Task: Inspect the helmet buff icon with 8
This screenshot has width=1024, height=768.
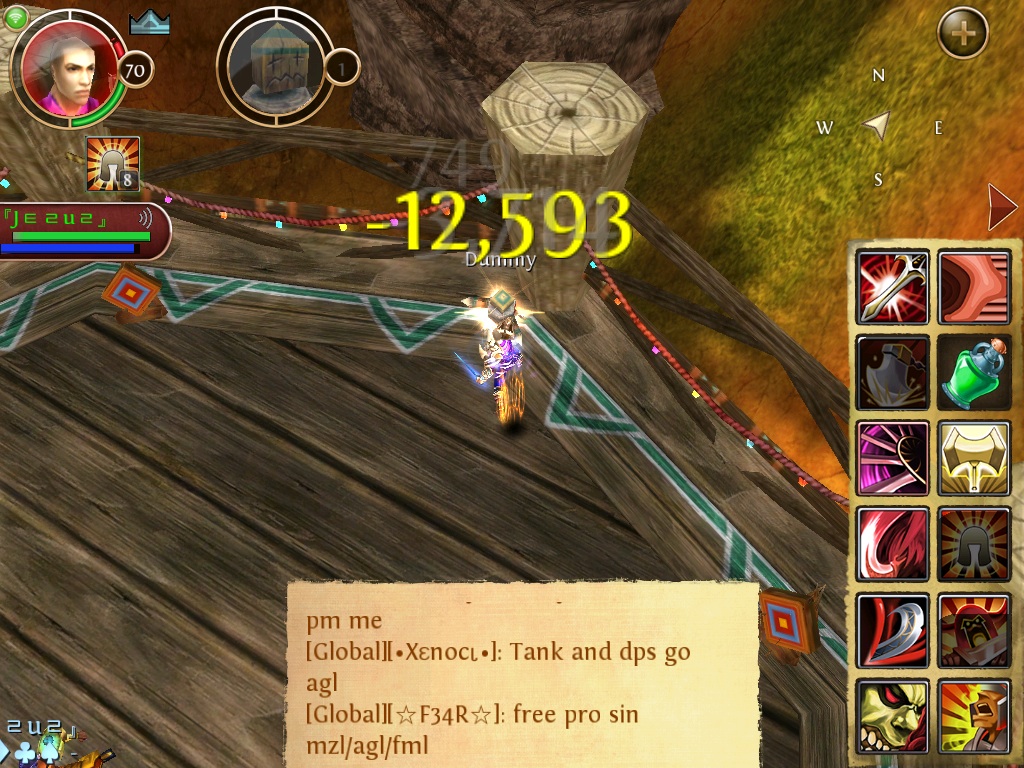Action: click(x=113, y=165)
